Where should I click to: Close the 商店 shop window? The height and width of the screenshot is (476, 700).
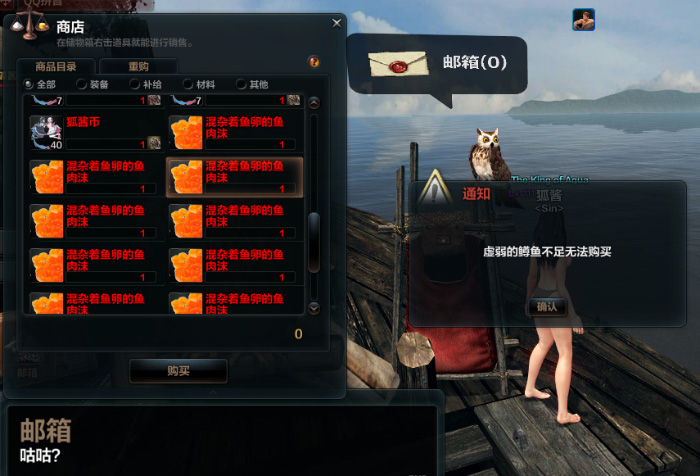[x=336, y=22]
